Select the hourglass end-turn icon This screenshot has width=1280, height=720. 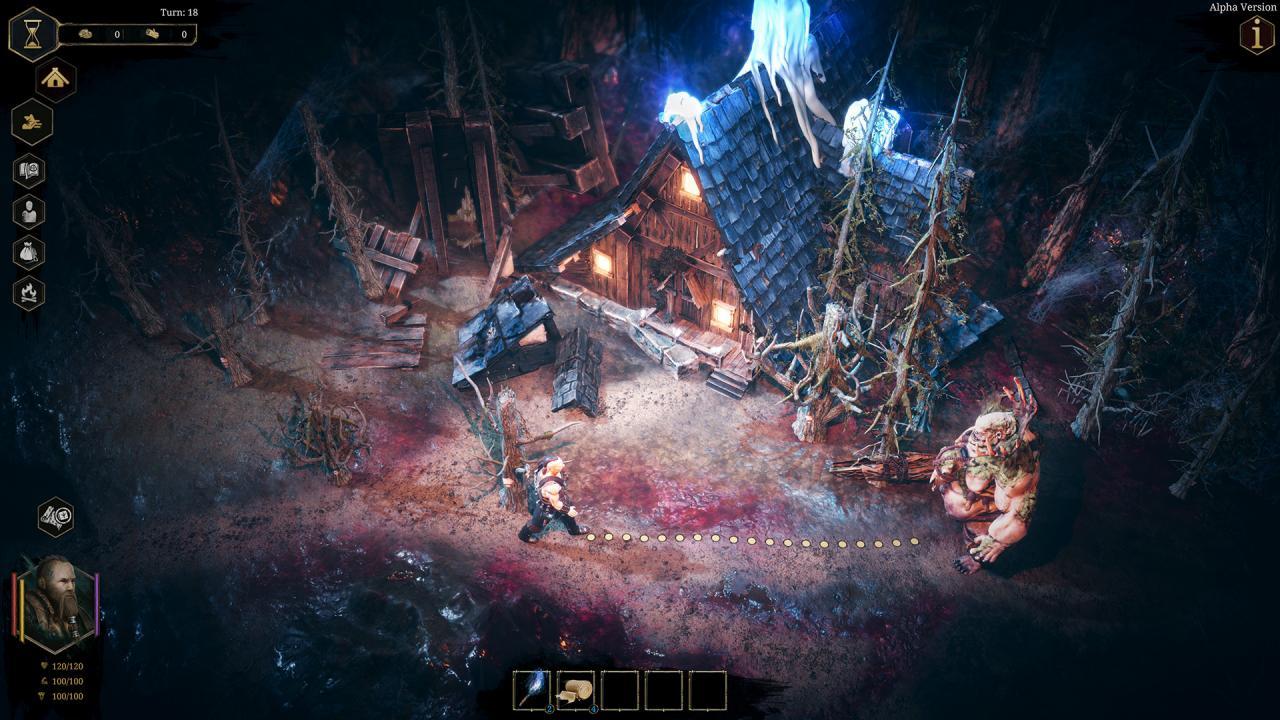(33, 33)
